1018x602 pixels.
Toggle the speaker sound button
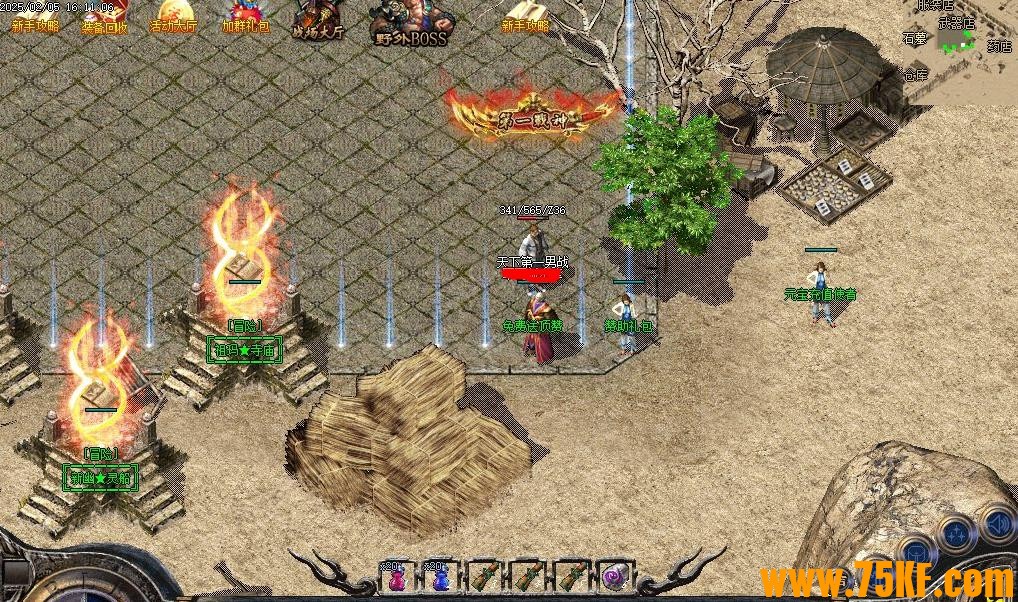[997, 522]
